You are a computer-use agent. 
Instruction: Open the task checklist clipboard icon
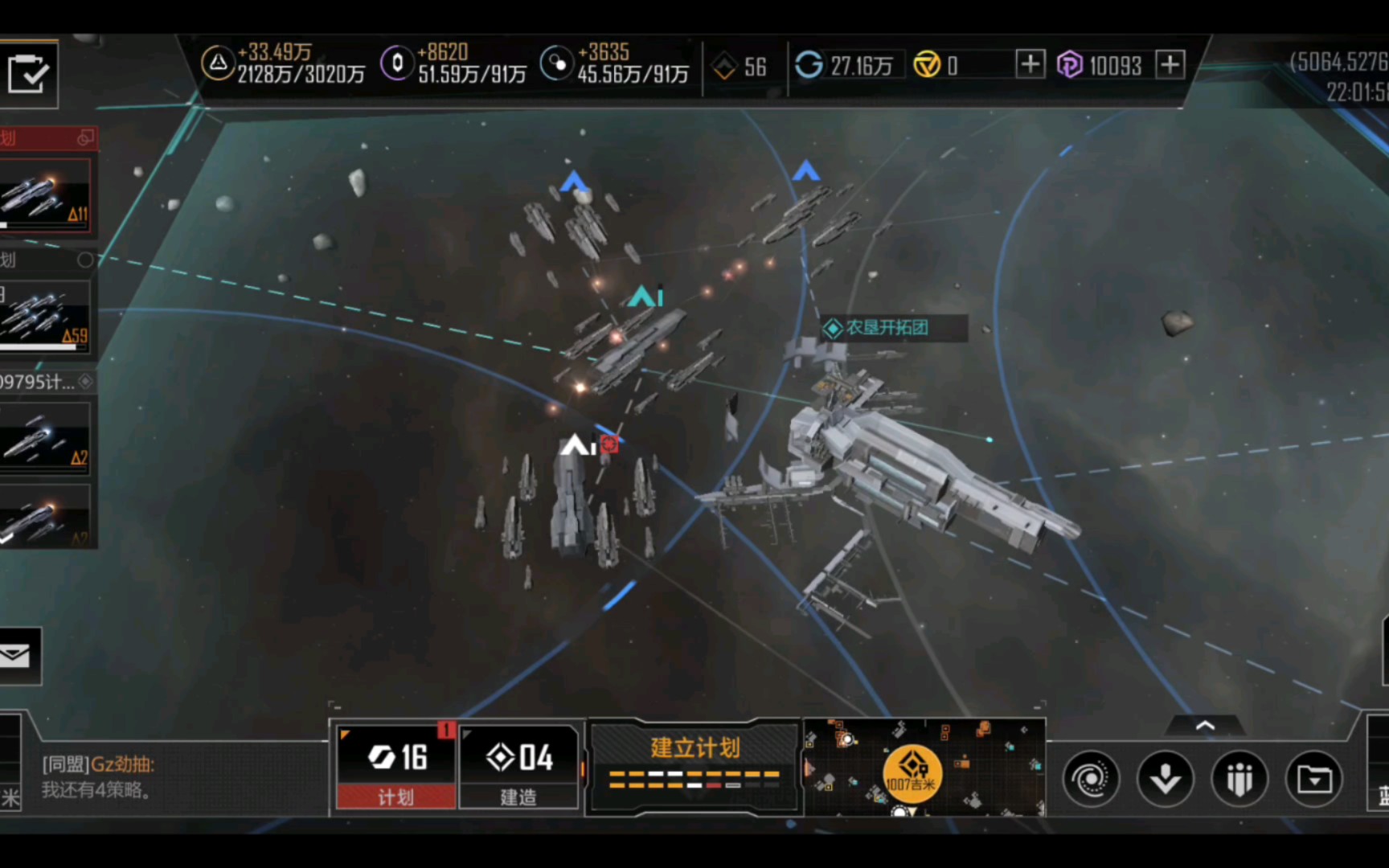click(27, 74)
